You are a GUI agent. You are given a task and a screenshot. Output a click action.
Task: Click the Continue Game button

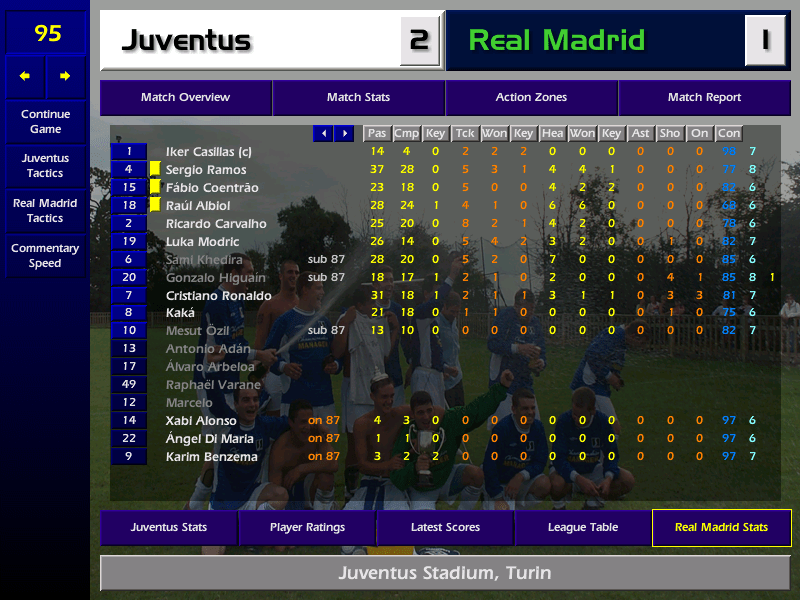(x=45, y=121)
